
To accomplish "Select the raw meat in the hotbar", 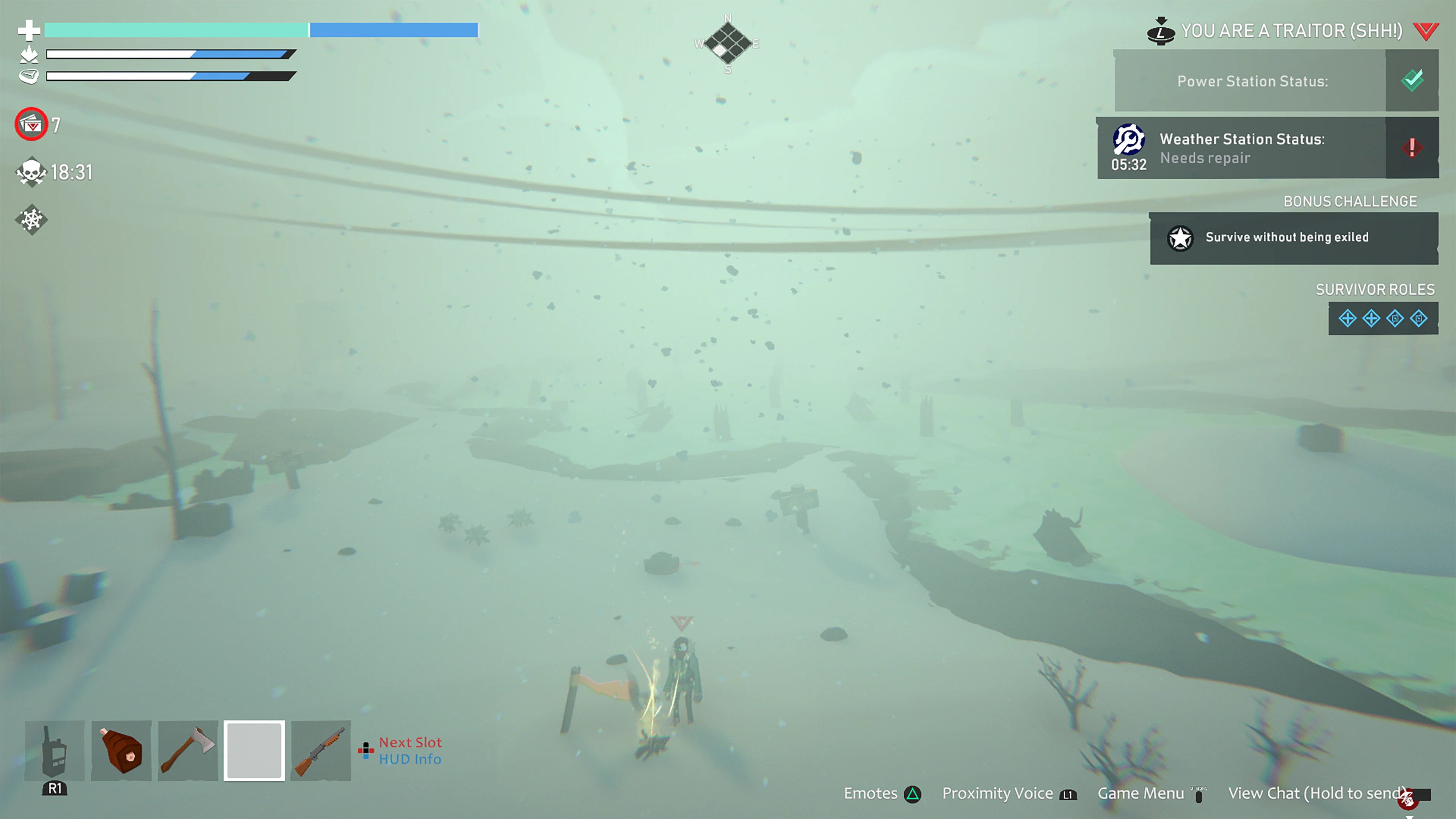I will 121,751.
